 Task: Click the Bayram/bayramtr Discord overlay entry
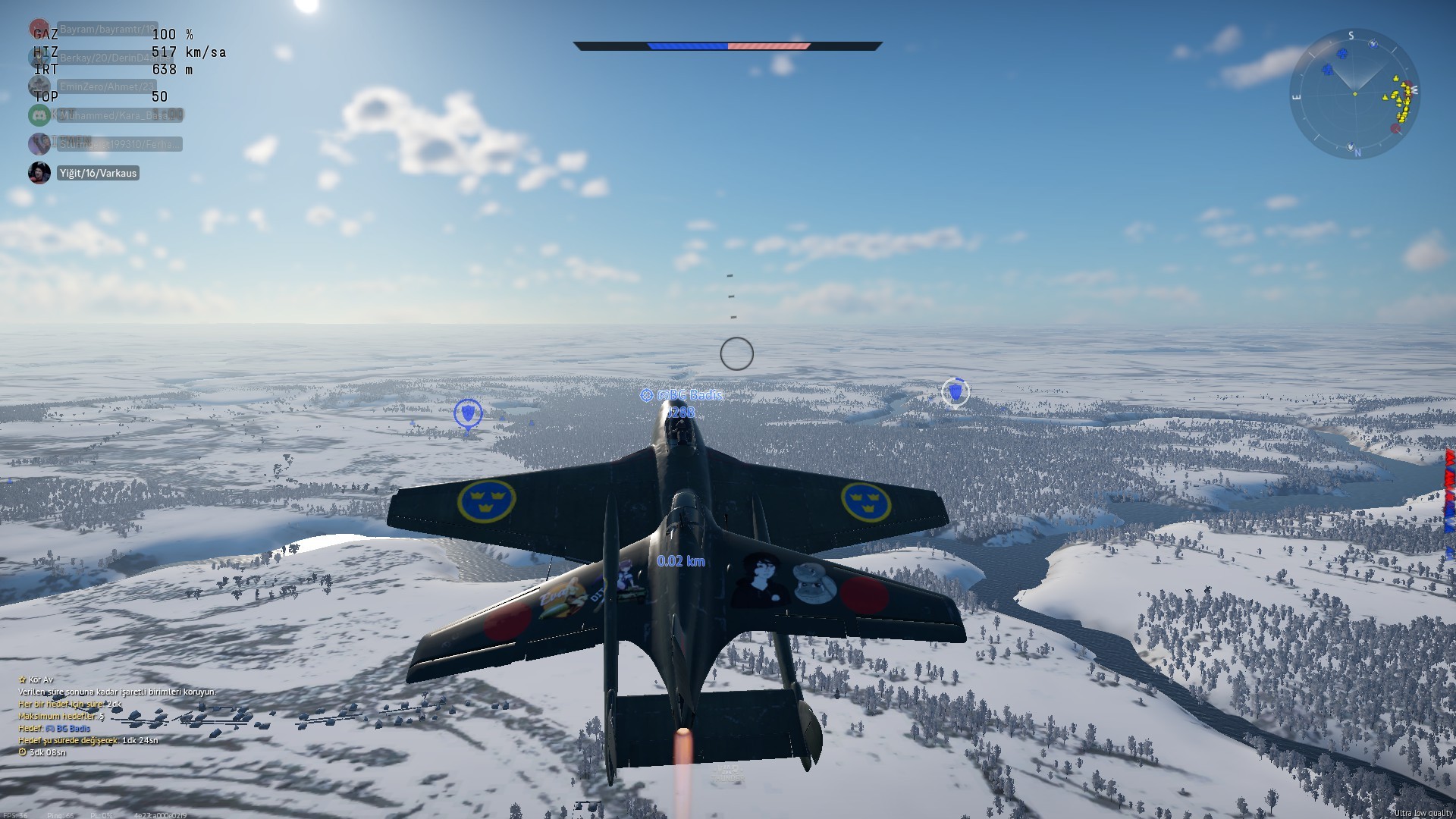pyautogui.click(x=106, y=30)
